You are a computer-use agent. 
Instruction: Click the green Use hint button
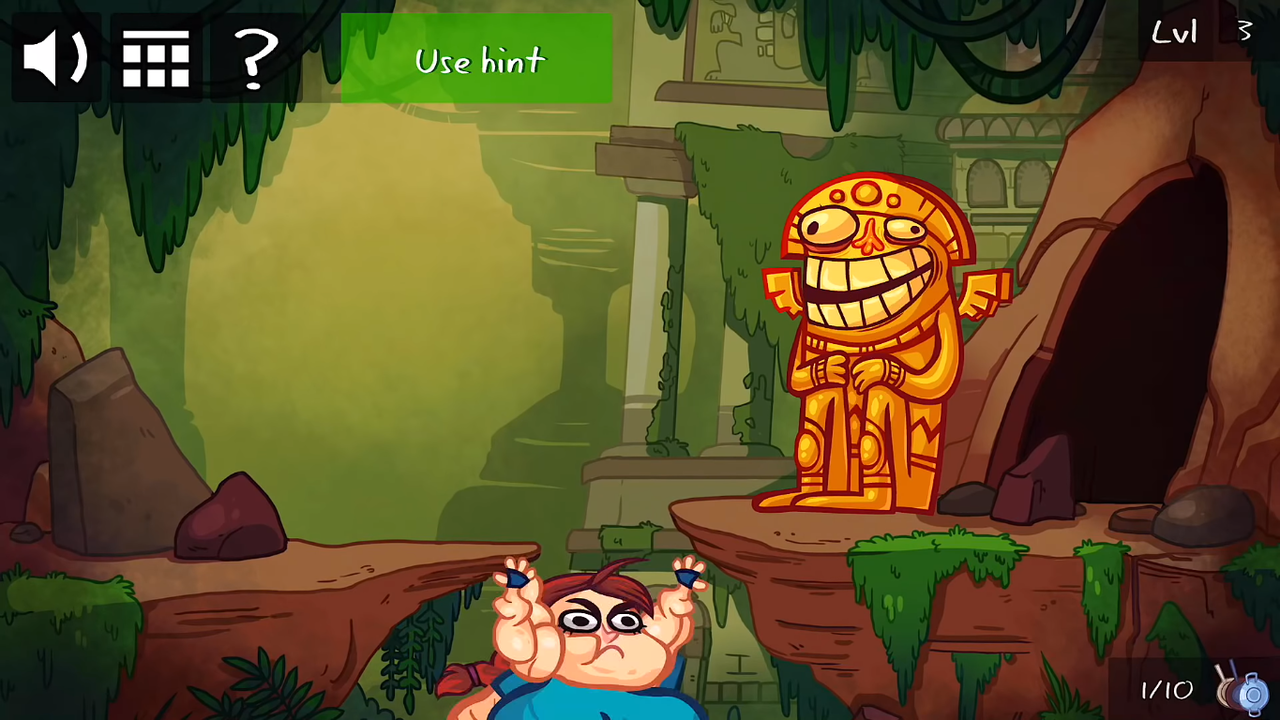[477, 59]
